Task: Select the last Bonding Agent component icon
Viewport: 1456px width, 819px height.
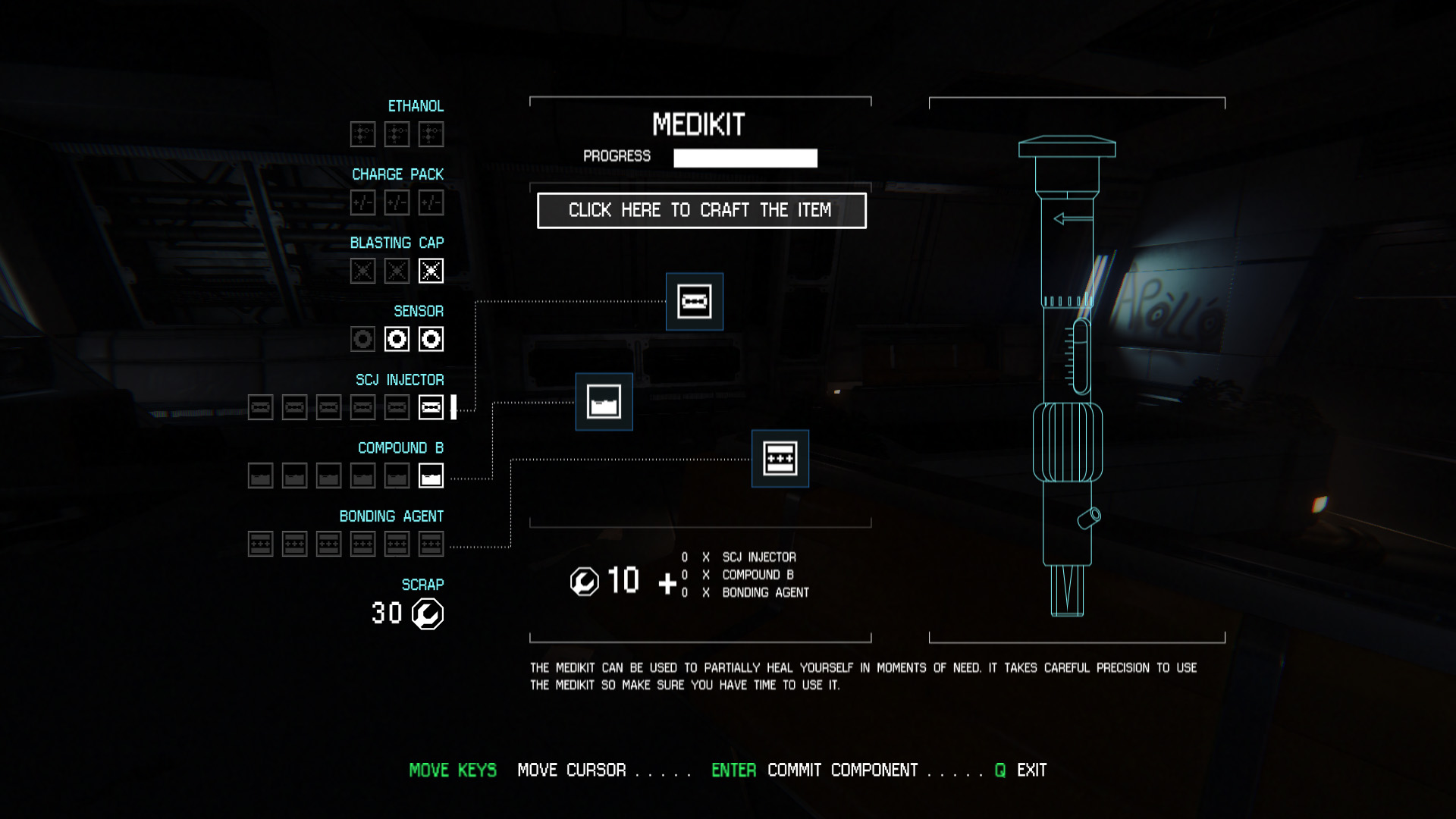Action: coord(430,544)
